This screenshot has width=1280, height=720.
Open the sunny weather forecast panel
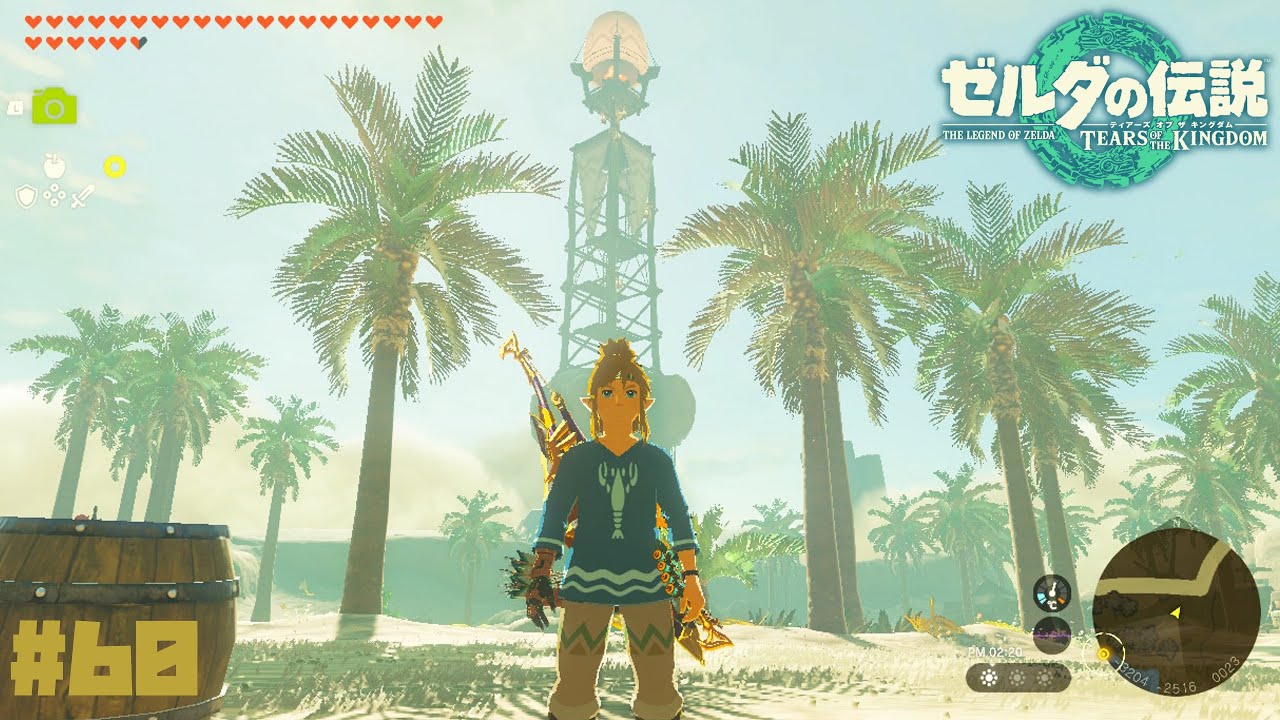1017,677
